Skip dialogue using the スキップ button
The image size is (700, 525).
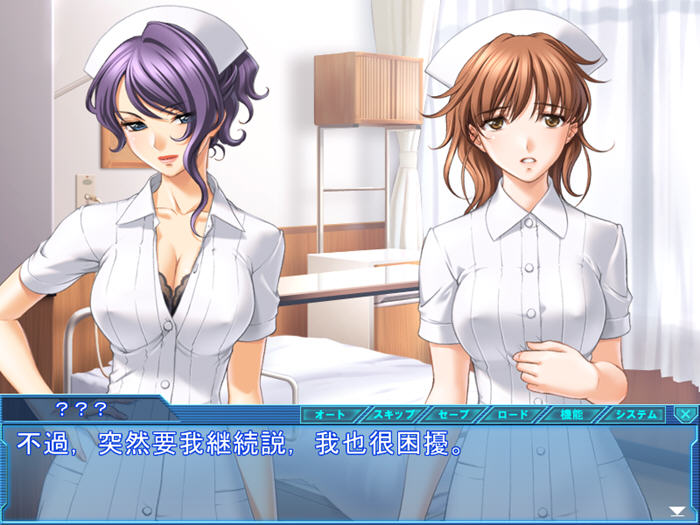395,413
